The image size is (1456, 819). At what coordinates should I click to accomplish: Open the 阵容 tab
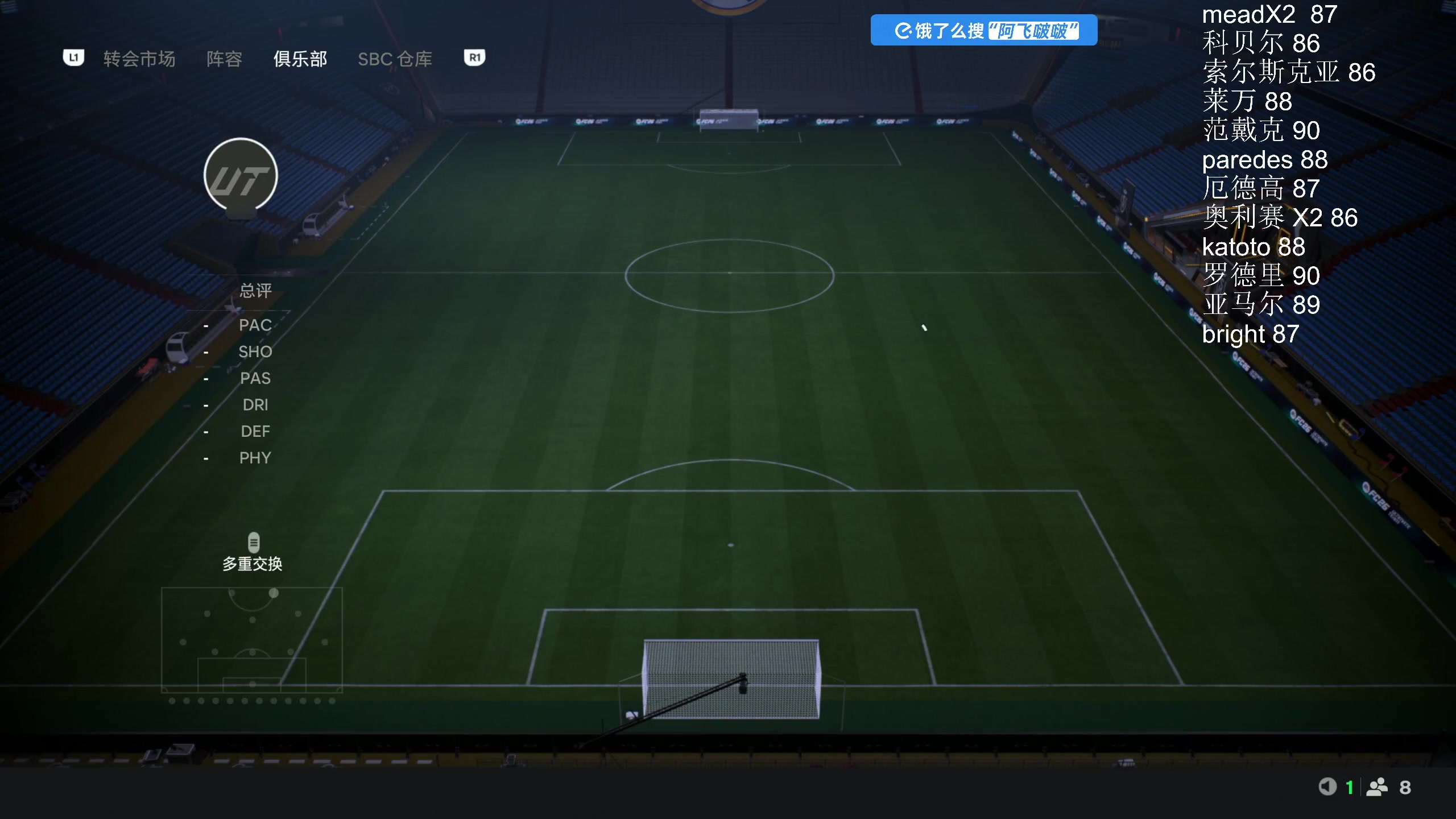pos(224,59)
